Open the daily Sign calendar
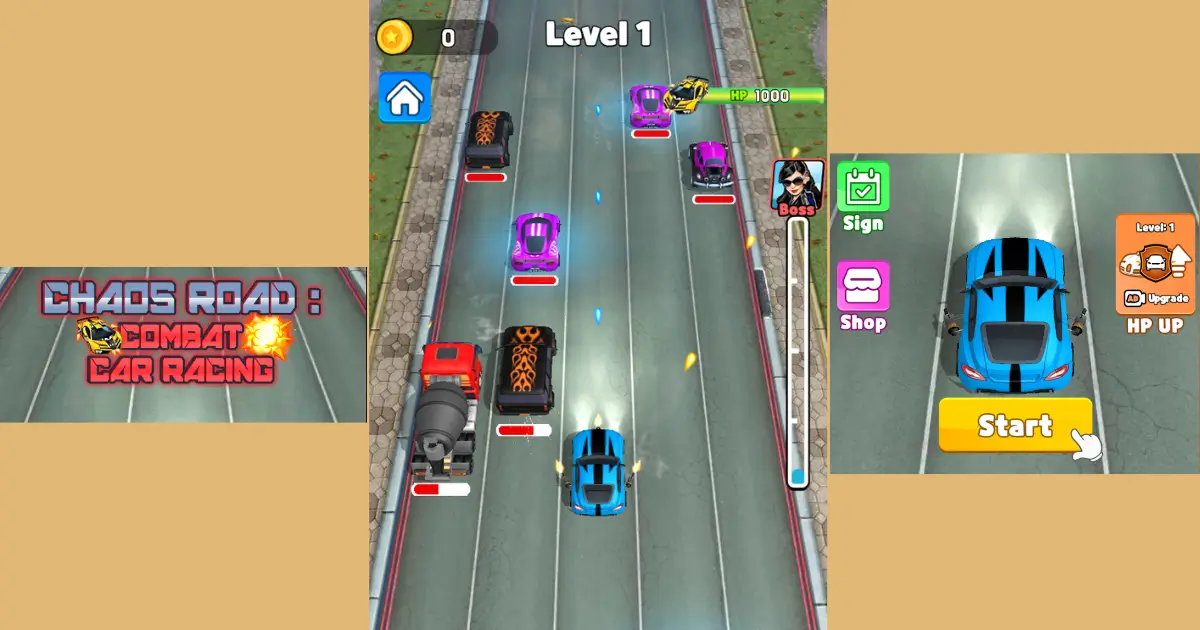 point(862,187)
